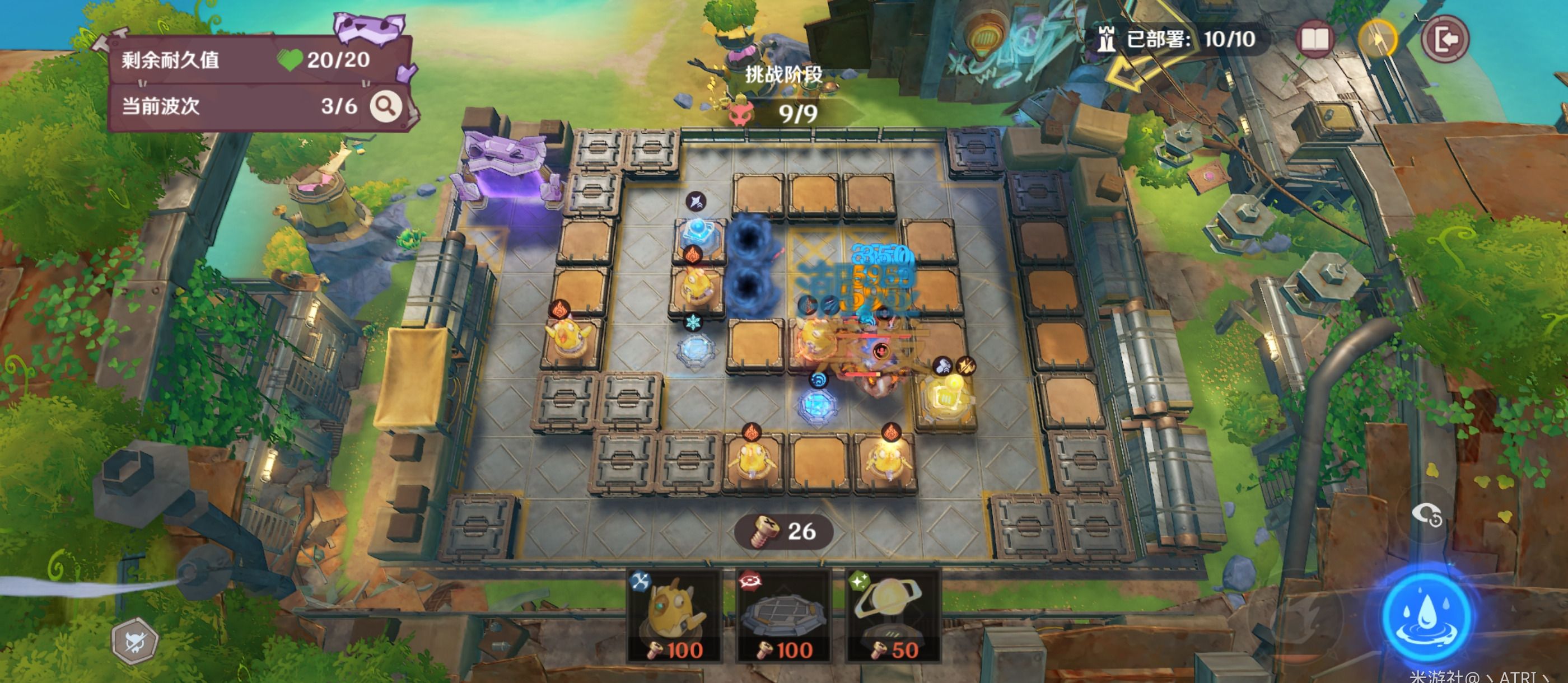The width and height of the screenshot is (1568, 683).
Task: Toggle the crossed-out monster hexagon icon
Action: click(x=135, y=641)
